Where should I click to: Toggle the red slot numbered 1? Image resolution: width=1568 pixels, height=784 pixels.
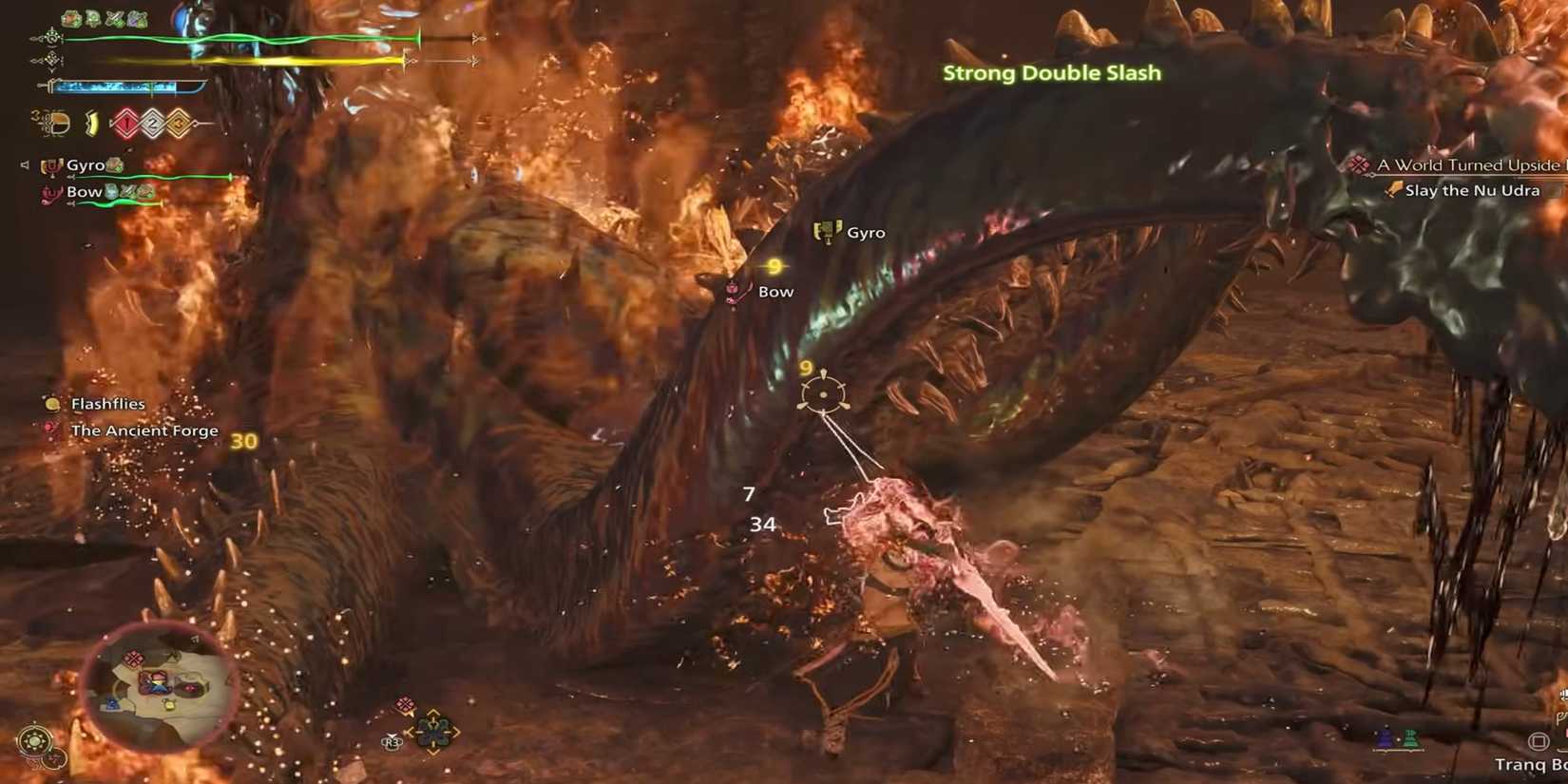tap(126, 123)
